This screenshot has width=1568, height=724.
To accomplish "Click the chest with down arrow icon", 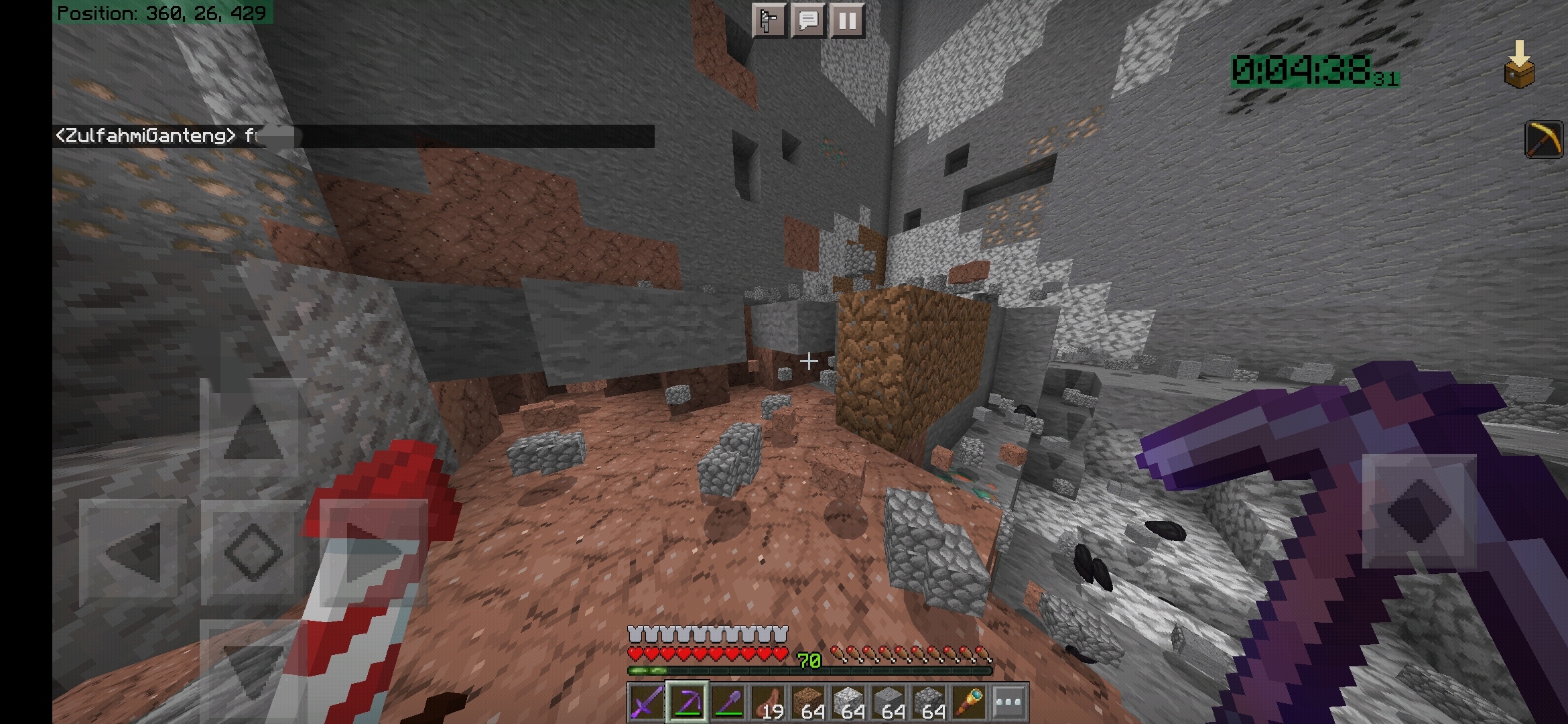I will coord(1518,64).
